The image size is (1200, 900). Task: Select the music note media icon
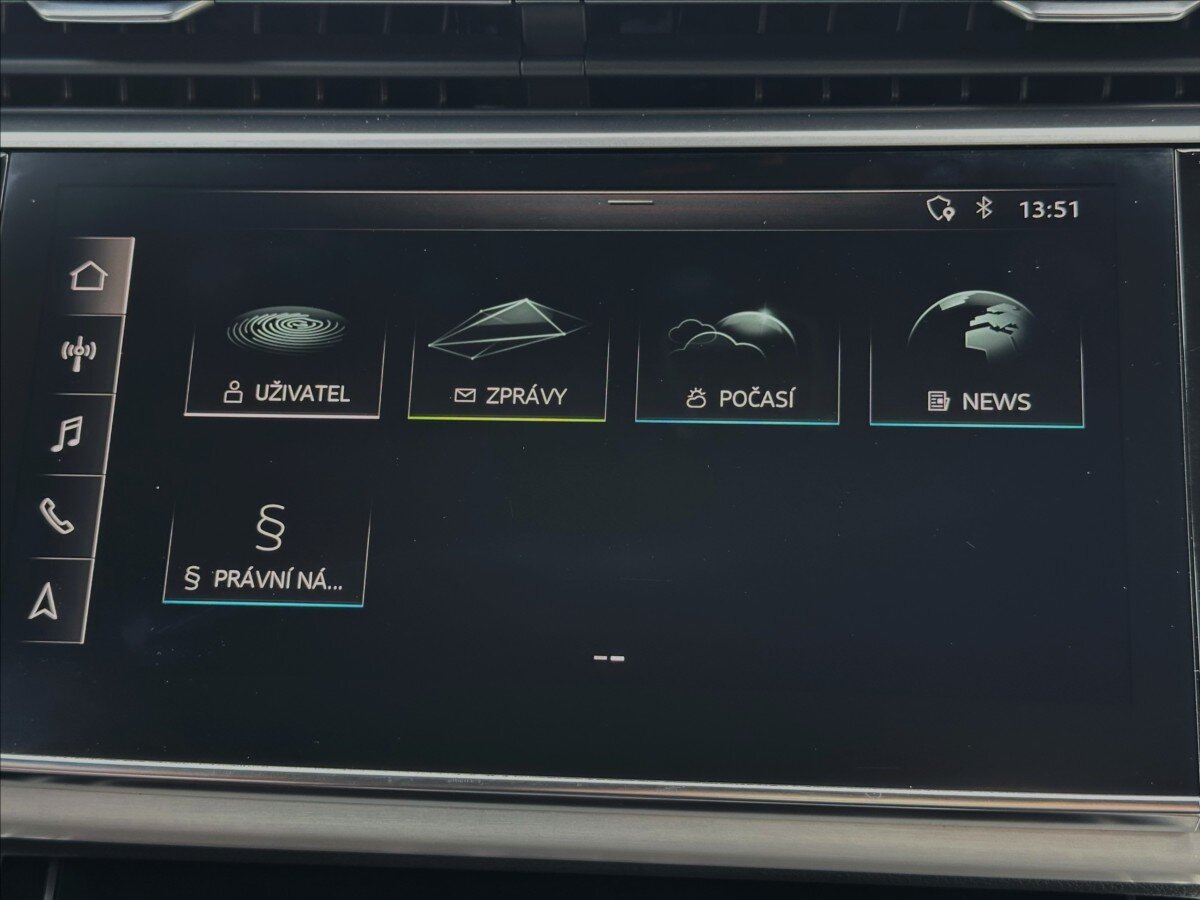pyautogui.click(x=68, y=435)
